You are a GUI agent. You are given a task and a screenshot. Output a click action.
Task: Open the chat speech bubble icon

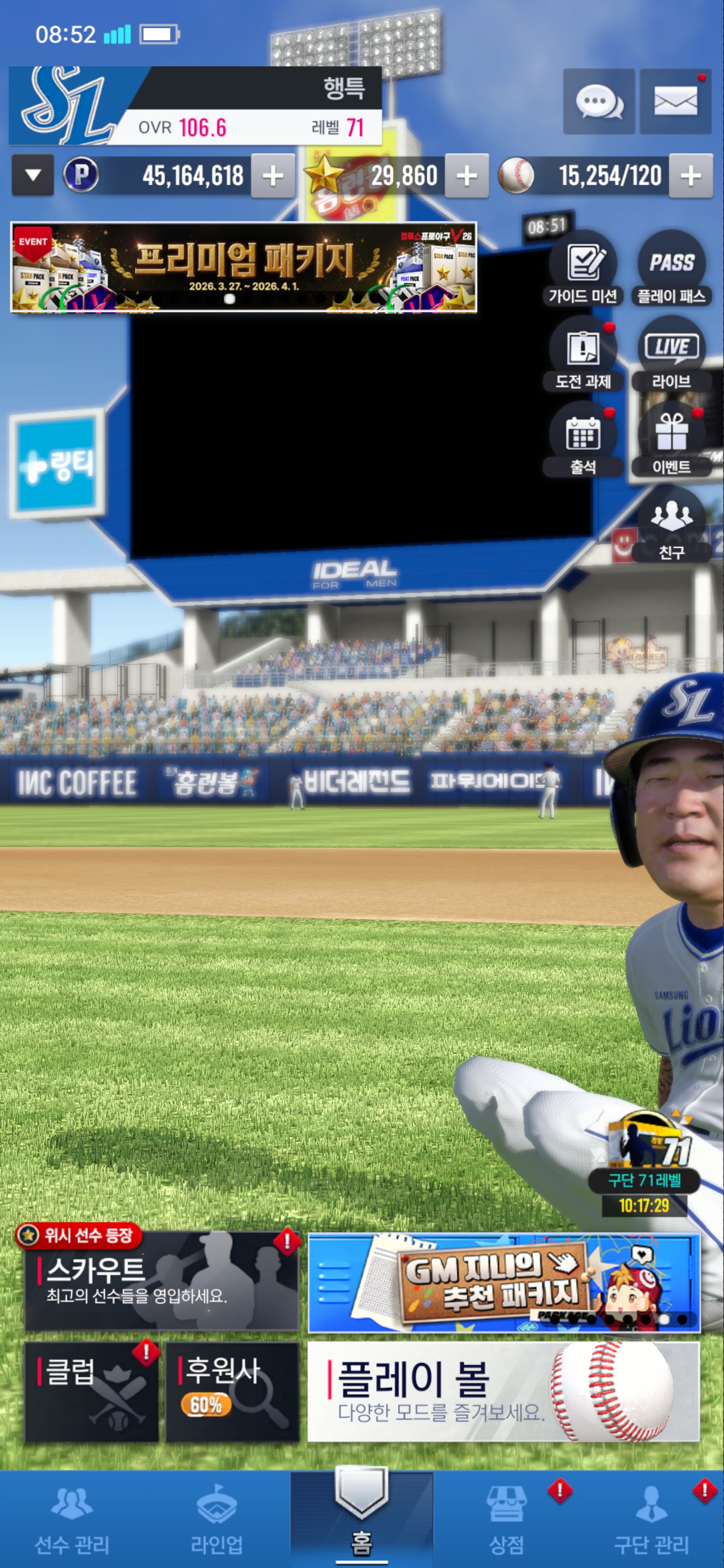(599, 102)
